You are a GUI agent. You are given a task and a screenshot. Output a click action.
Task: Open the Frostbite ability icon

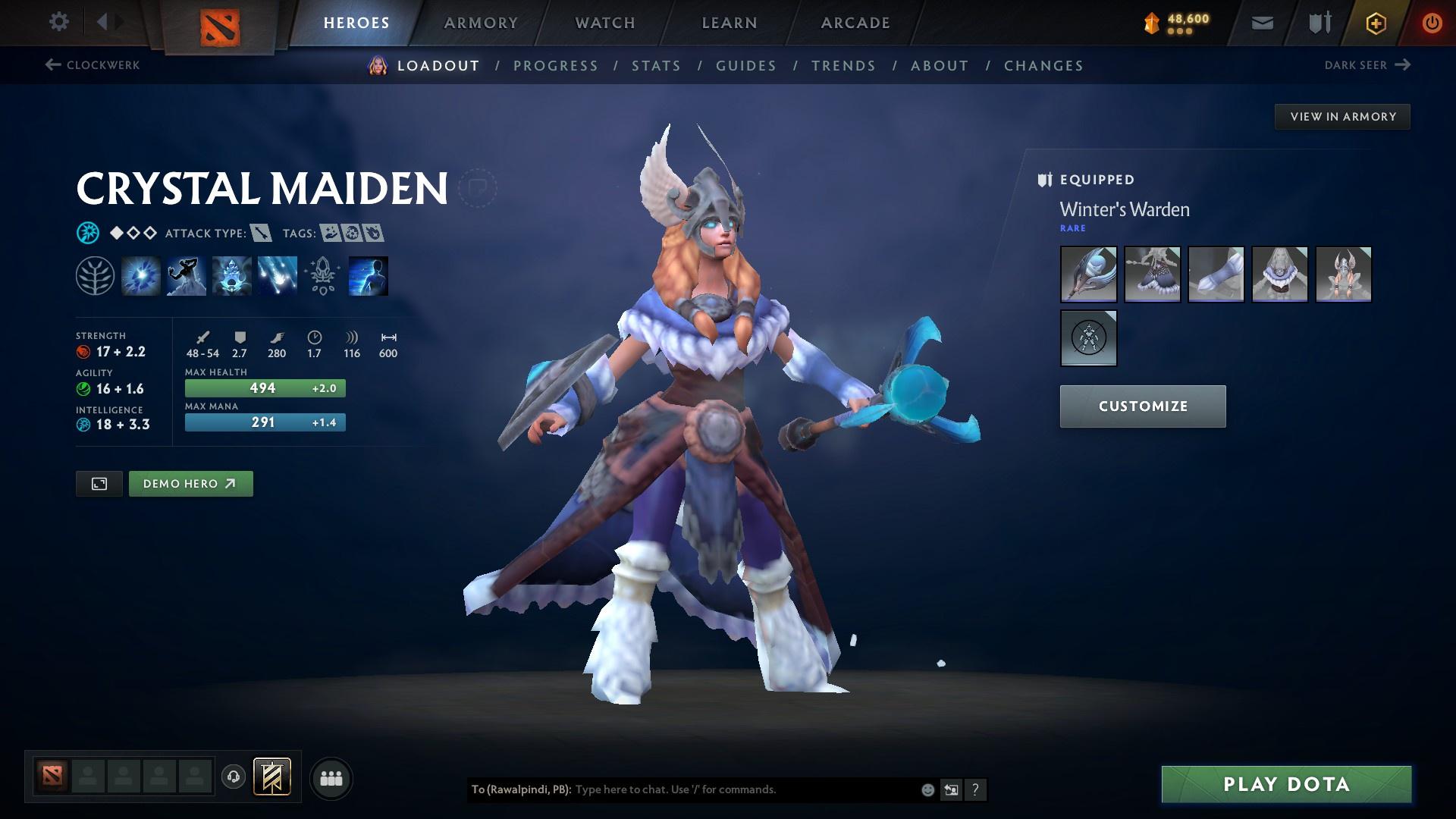(x=186, y=275)
